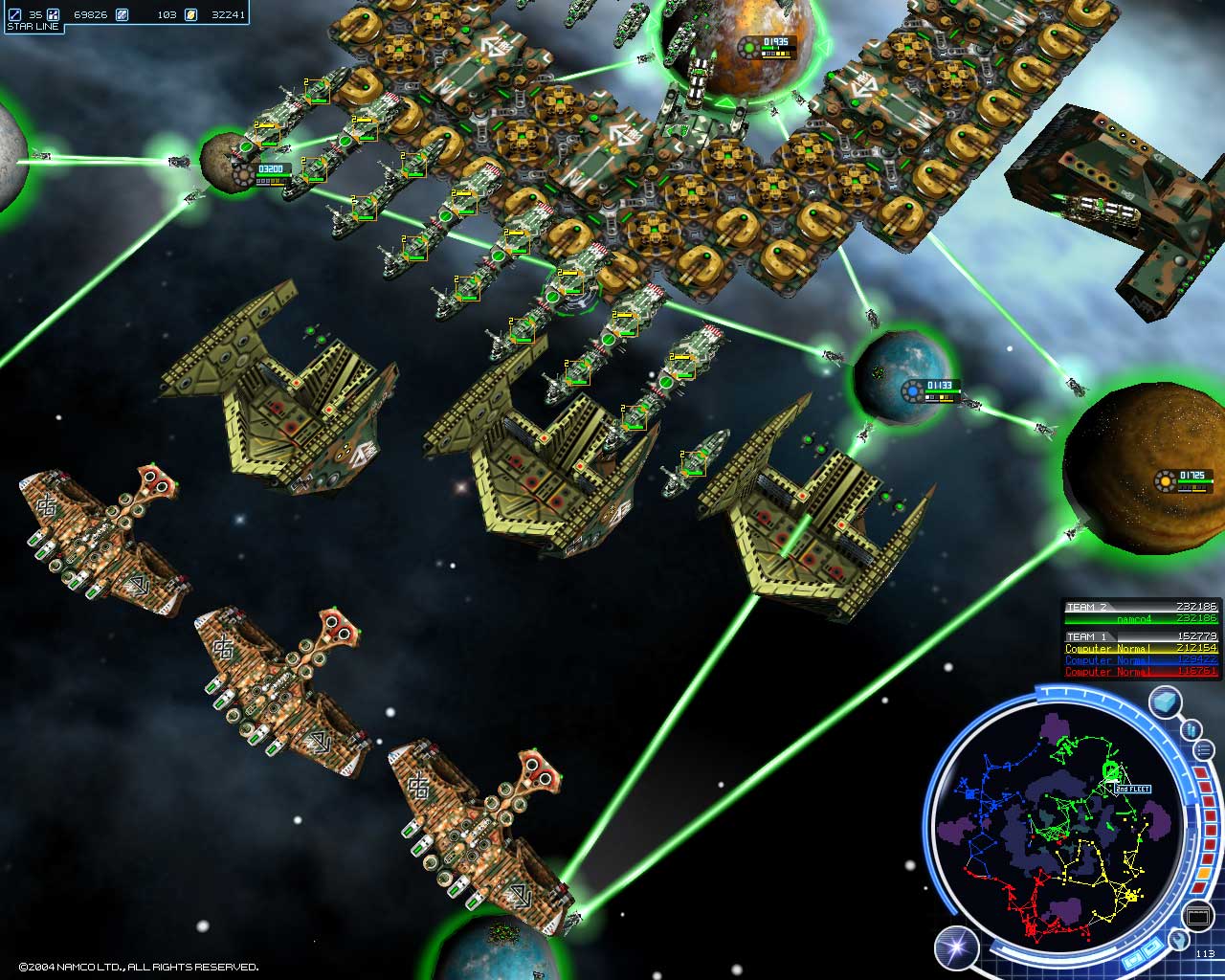Open the blue cube button beside minimap
The width and height of the screenshot is (1225, 980).
coord(1165,702)
